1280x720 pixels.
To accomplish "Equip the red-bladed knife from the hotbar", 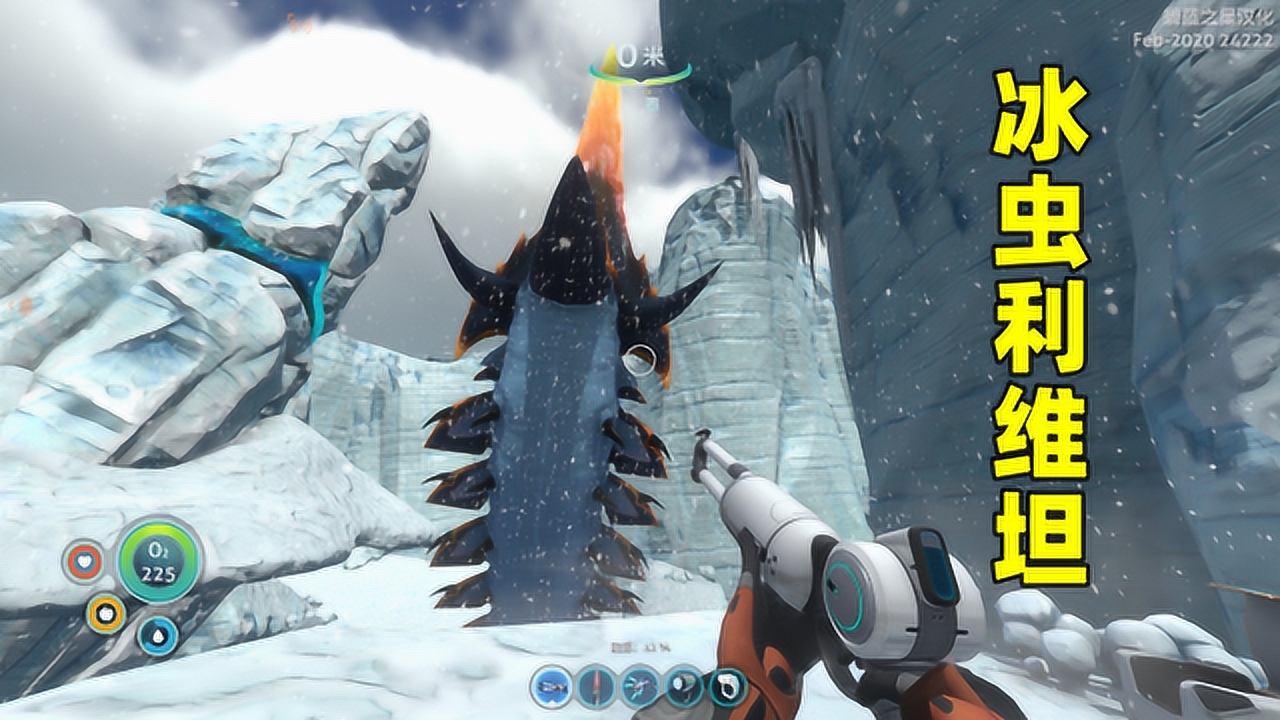I will click(594, 685).
